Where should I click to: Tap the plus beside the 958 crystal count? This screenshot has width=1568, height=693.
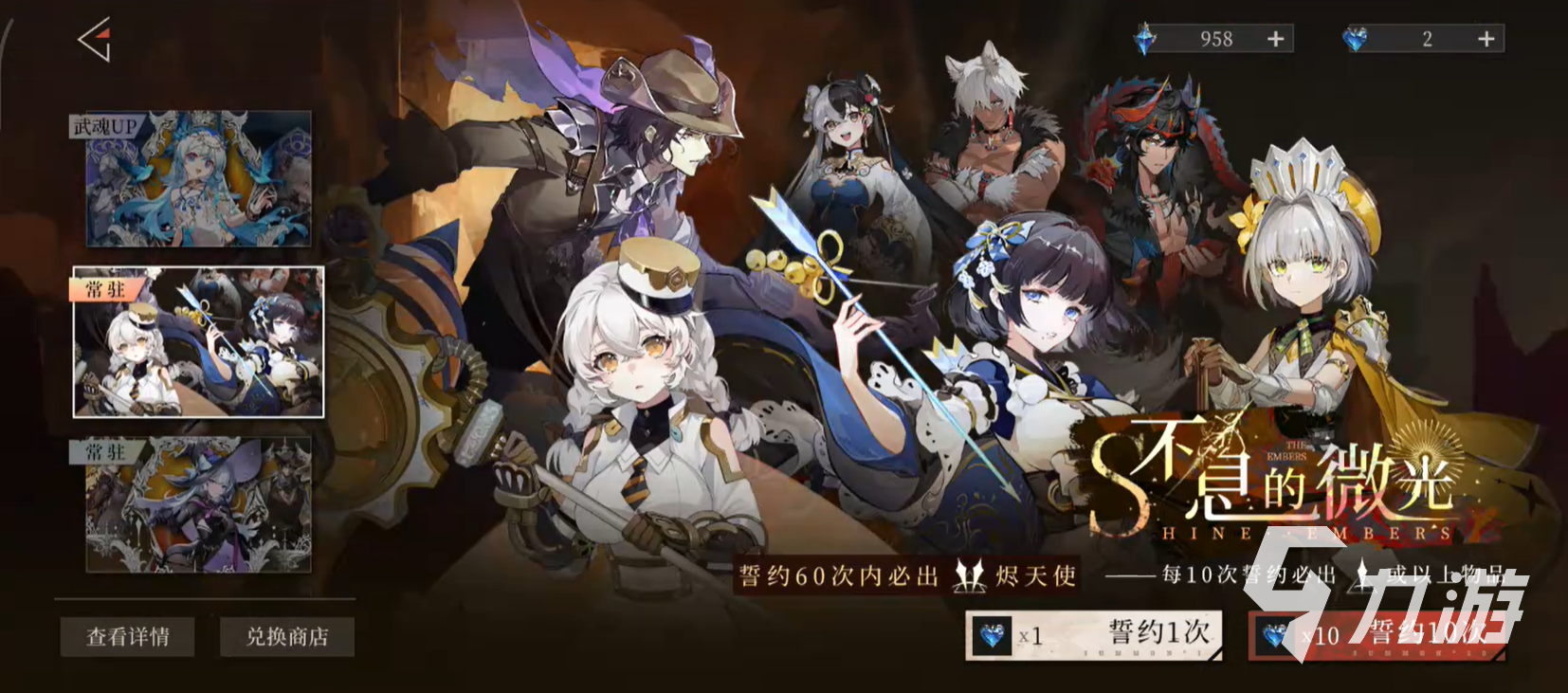click(x=1276, y=38)
